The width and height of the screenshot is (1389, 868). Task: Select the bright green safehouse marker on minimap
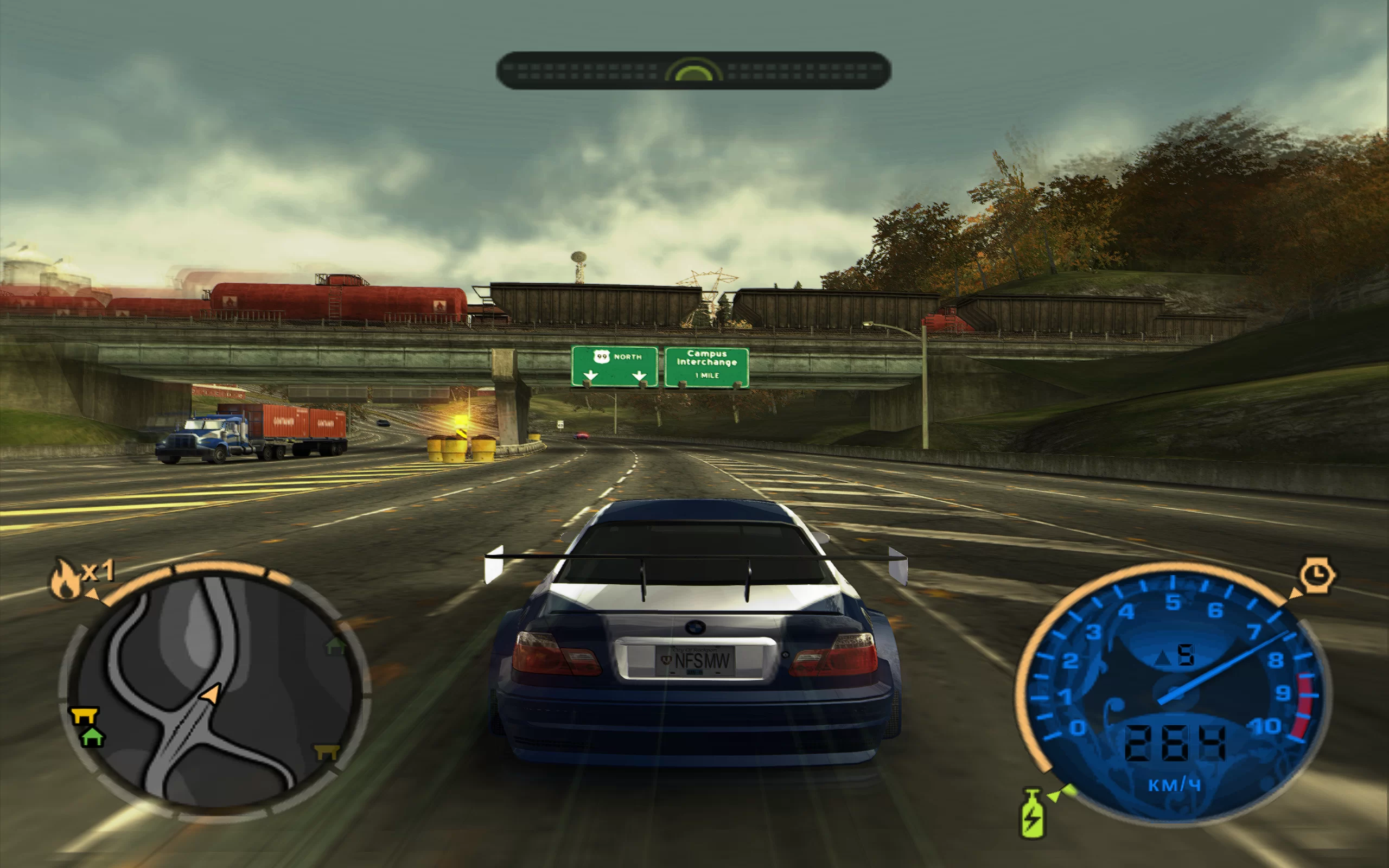pyautogui.click(x=92, y=736)
